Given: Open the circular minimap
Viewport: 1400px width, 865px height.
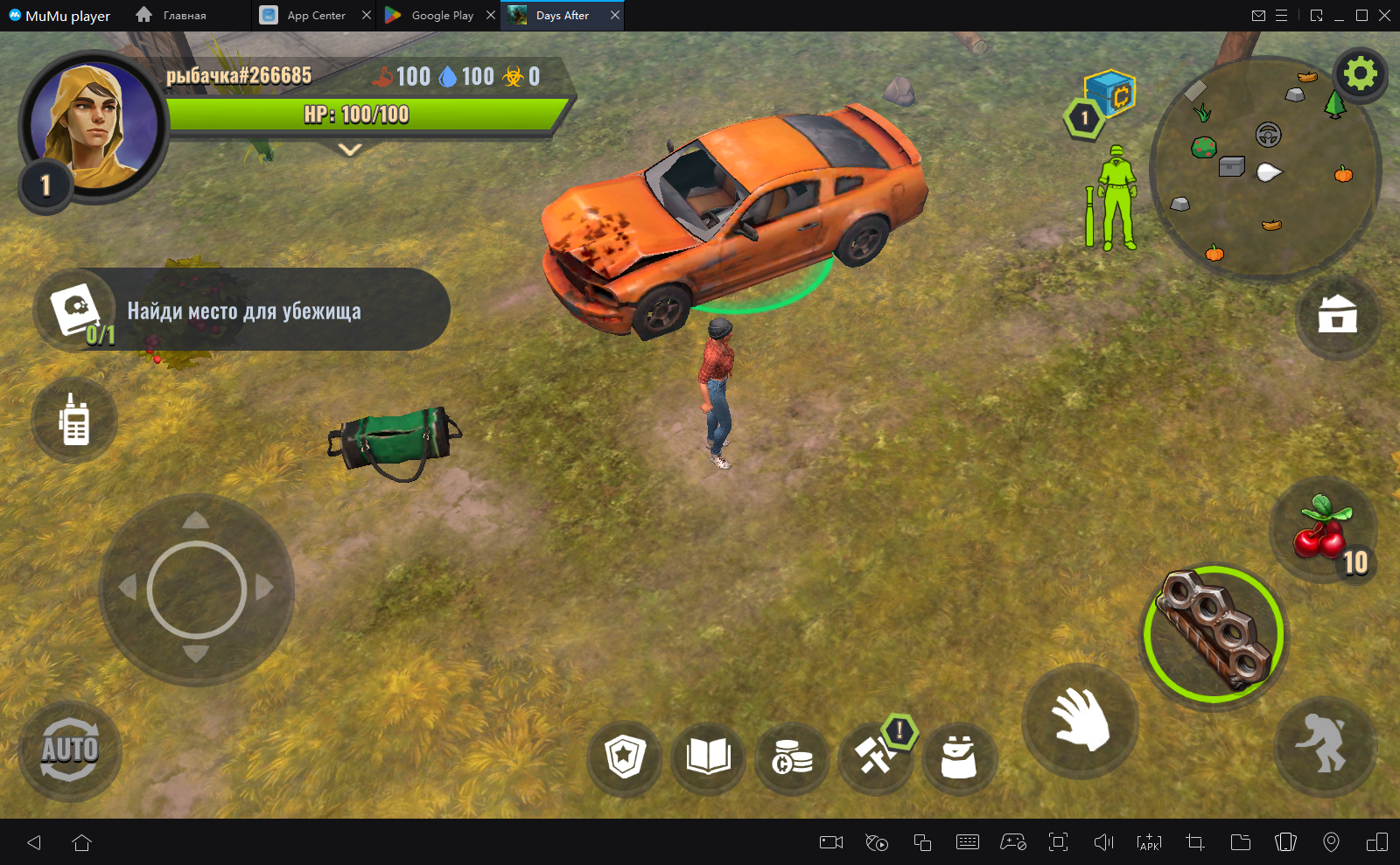Looking at the screenshot, I should tap(1263, 168).
